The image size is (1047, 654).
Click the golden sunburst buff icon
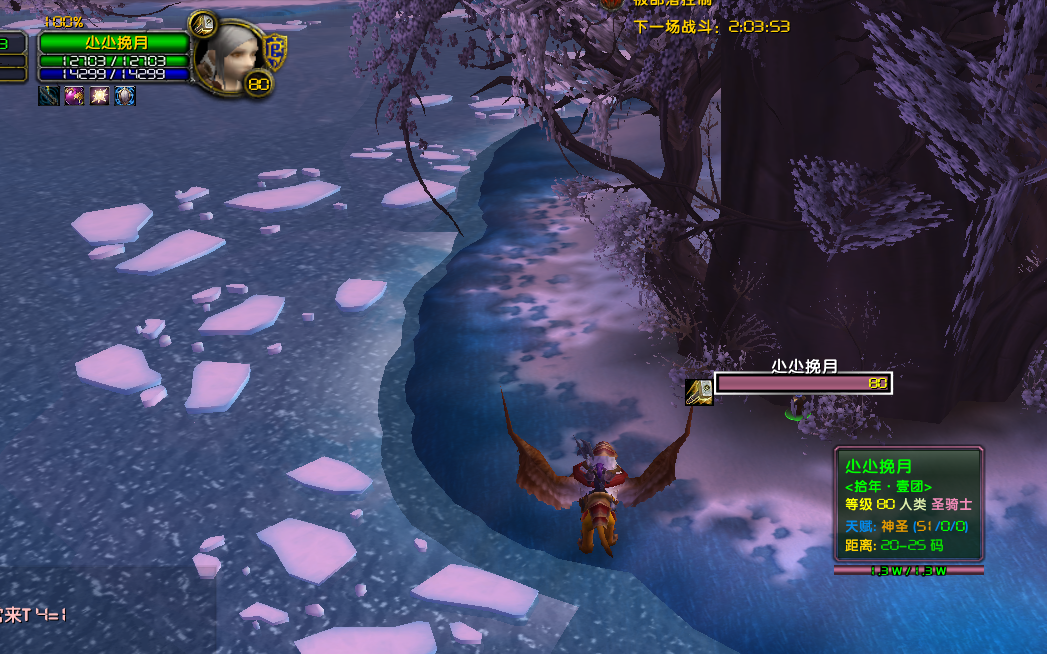pos(100,96)
